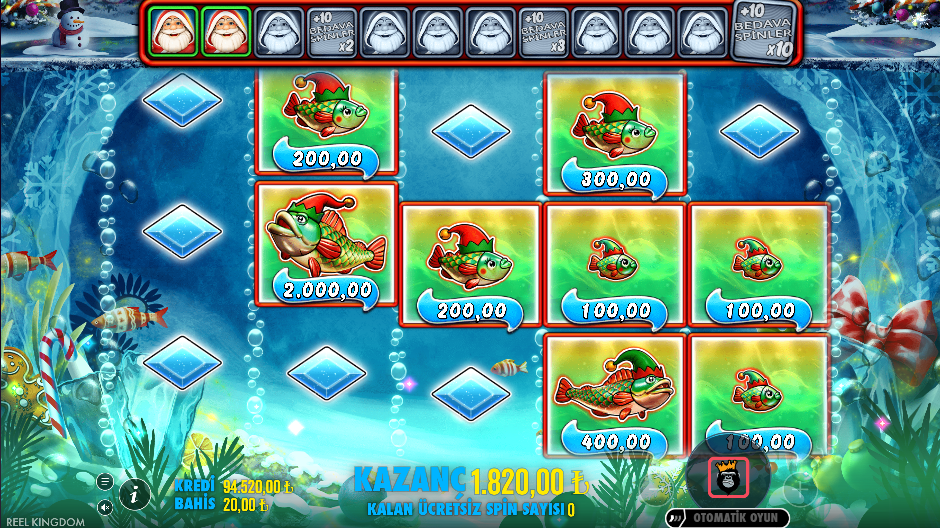Image resolution: width=940 pixels, height=528 pixels.
Task: Toggle the sound mute speaker icon
Action: click(105, 507)
